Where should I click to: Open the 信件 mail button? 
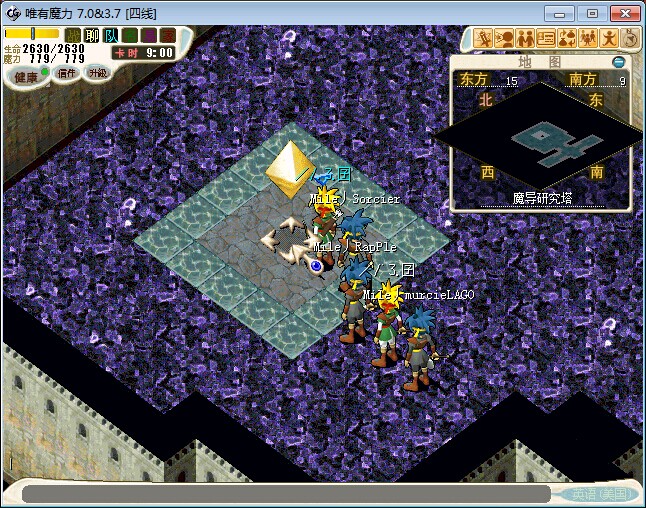pos(67,73)
